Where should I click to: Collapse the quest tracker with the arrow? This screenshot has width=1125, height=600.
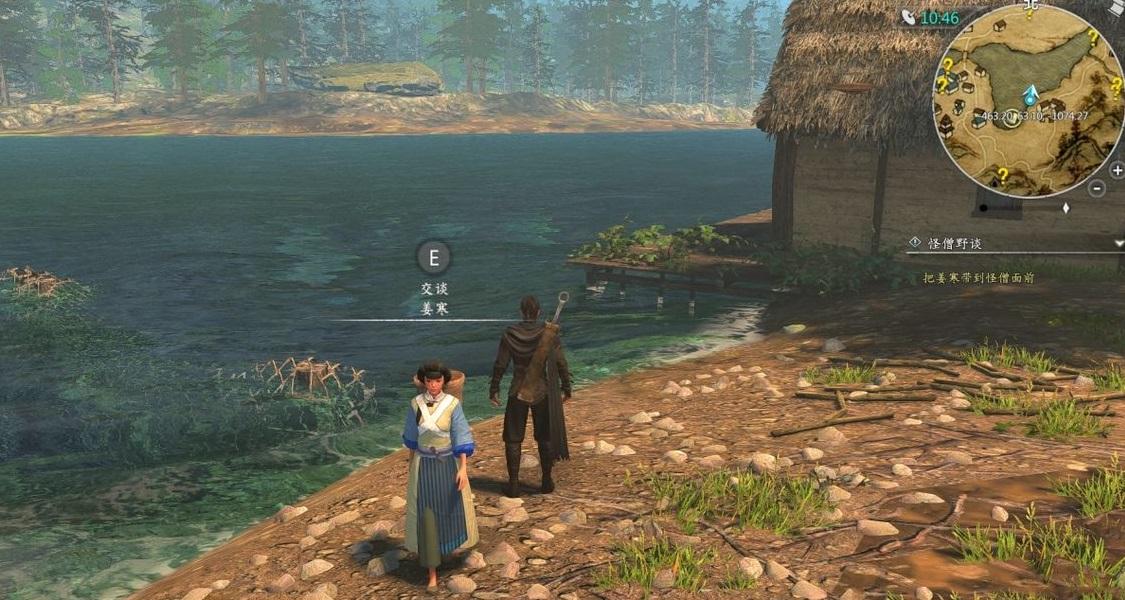point(1118,243)
